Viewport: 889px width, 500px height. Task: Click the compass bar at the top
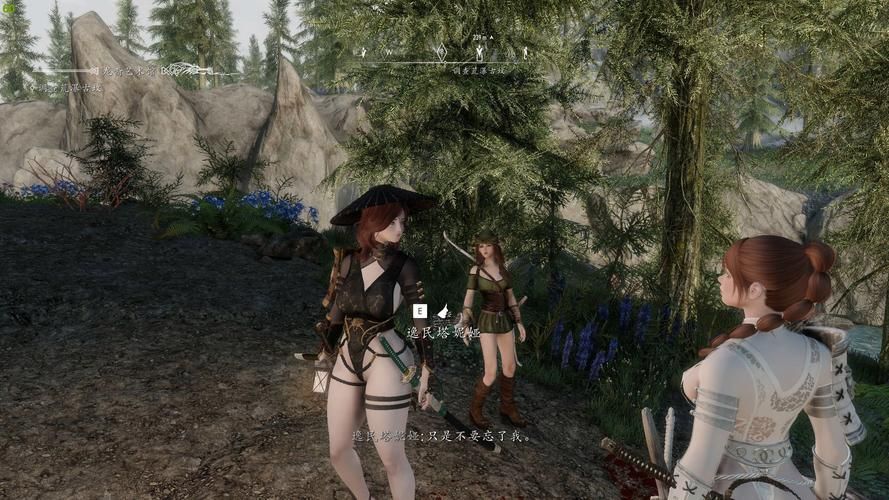[443, 53]
